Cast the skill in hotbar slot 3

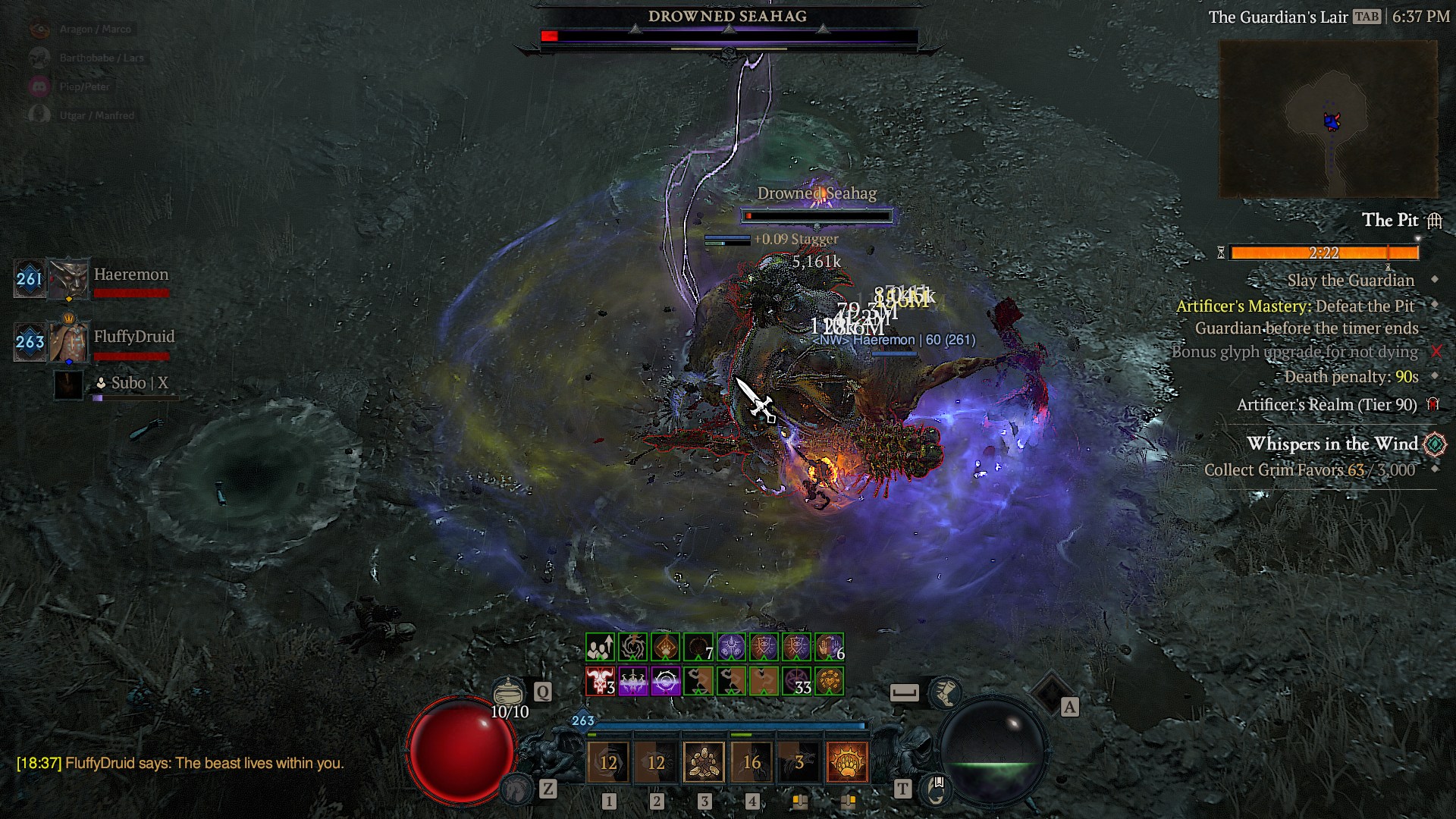[x=704, y=761]
